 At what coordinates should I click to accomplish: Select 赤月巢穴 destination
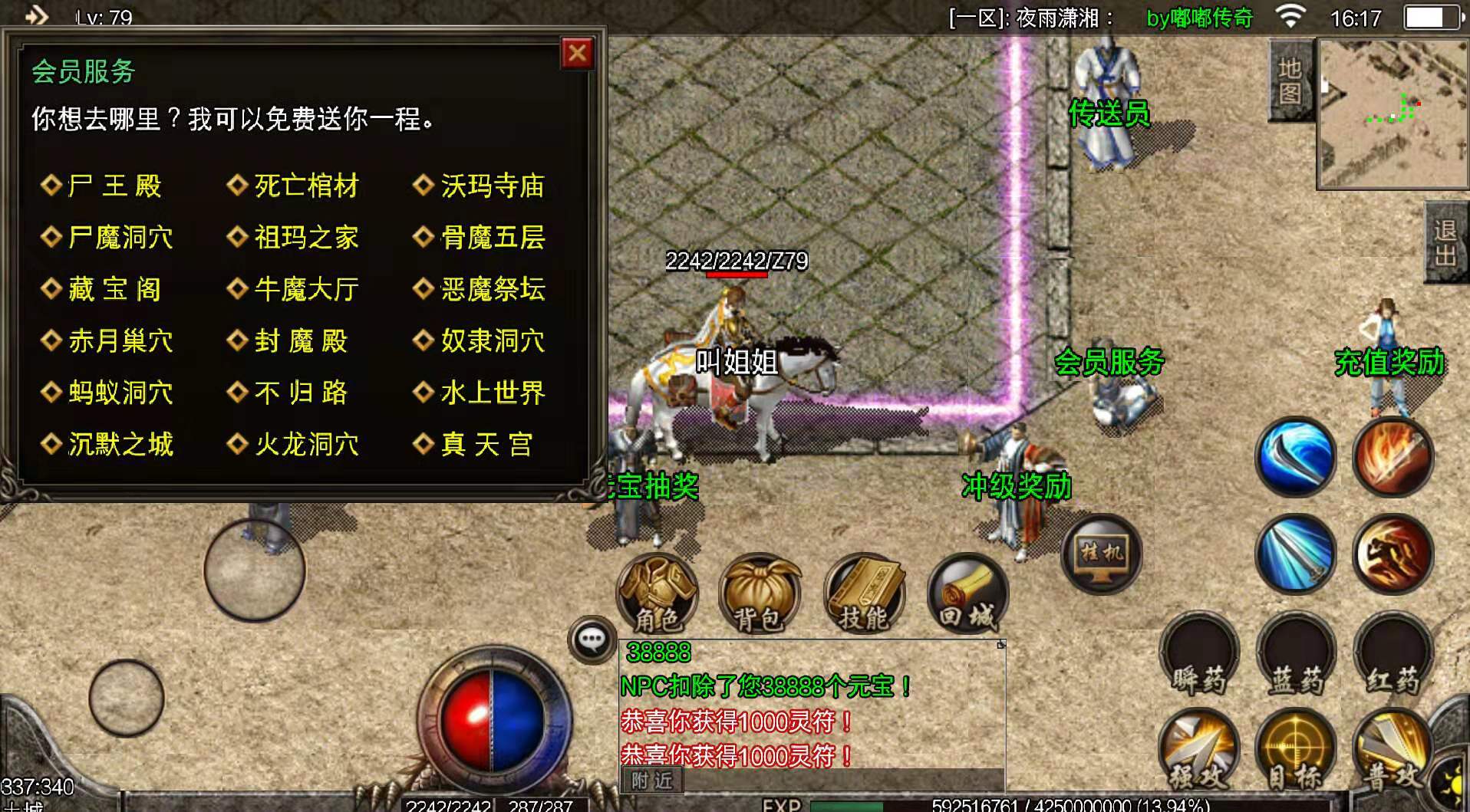(120, 340)
